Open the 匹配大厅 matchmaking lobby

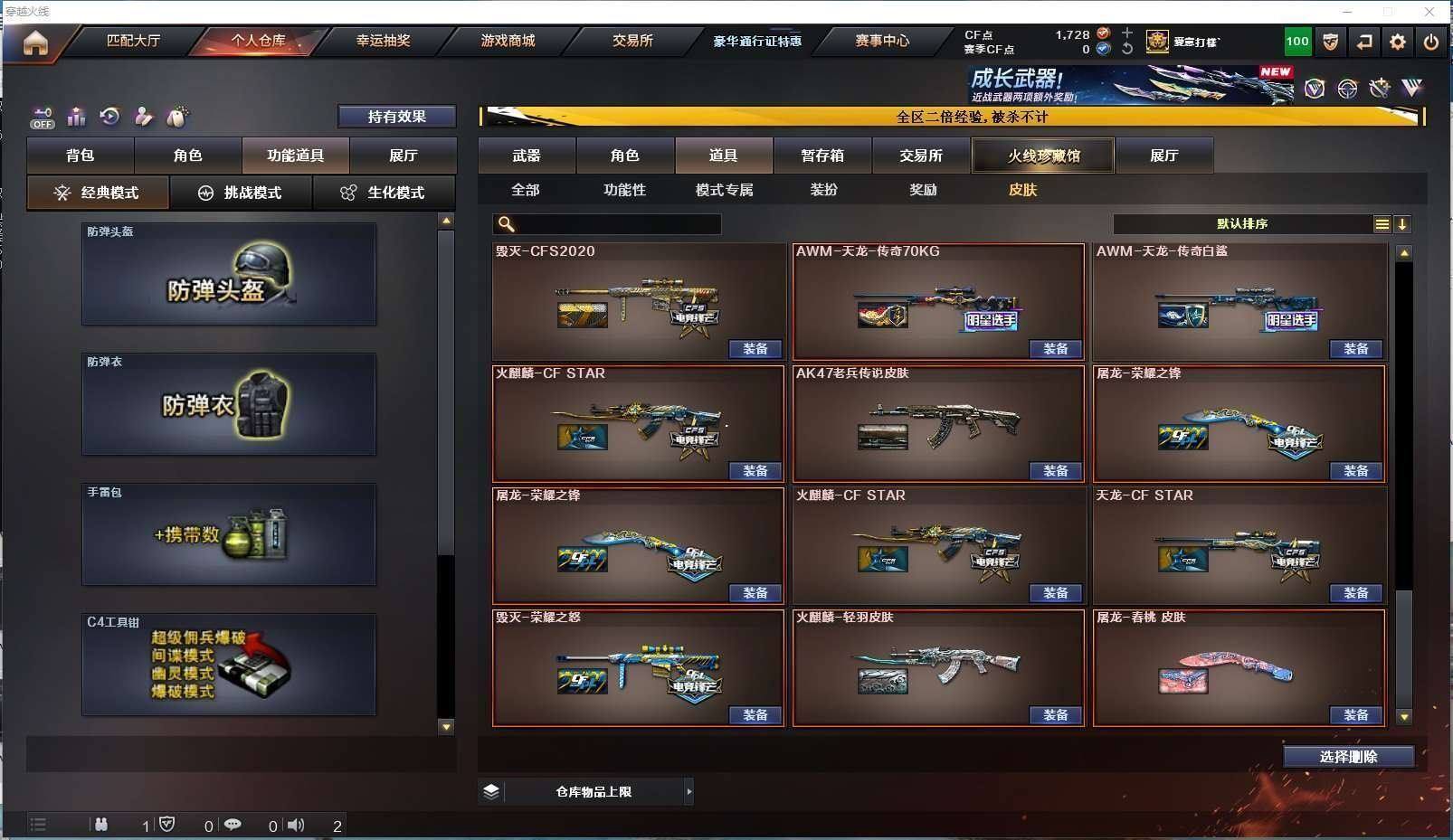click(133, 41)
